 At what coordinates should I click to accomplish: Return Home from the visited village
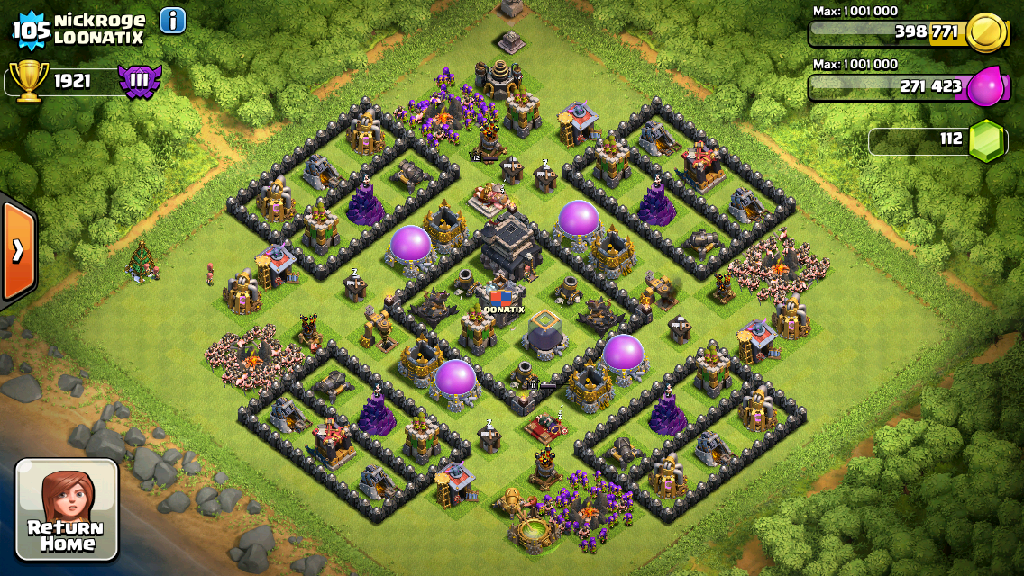pos(67,509)
